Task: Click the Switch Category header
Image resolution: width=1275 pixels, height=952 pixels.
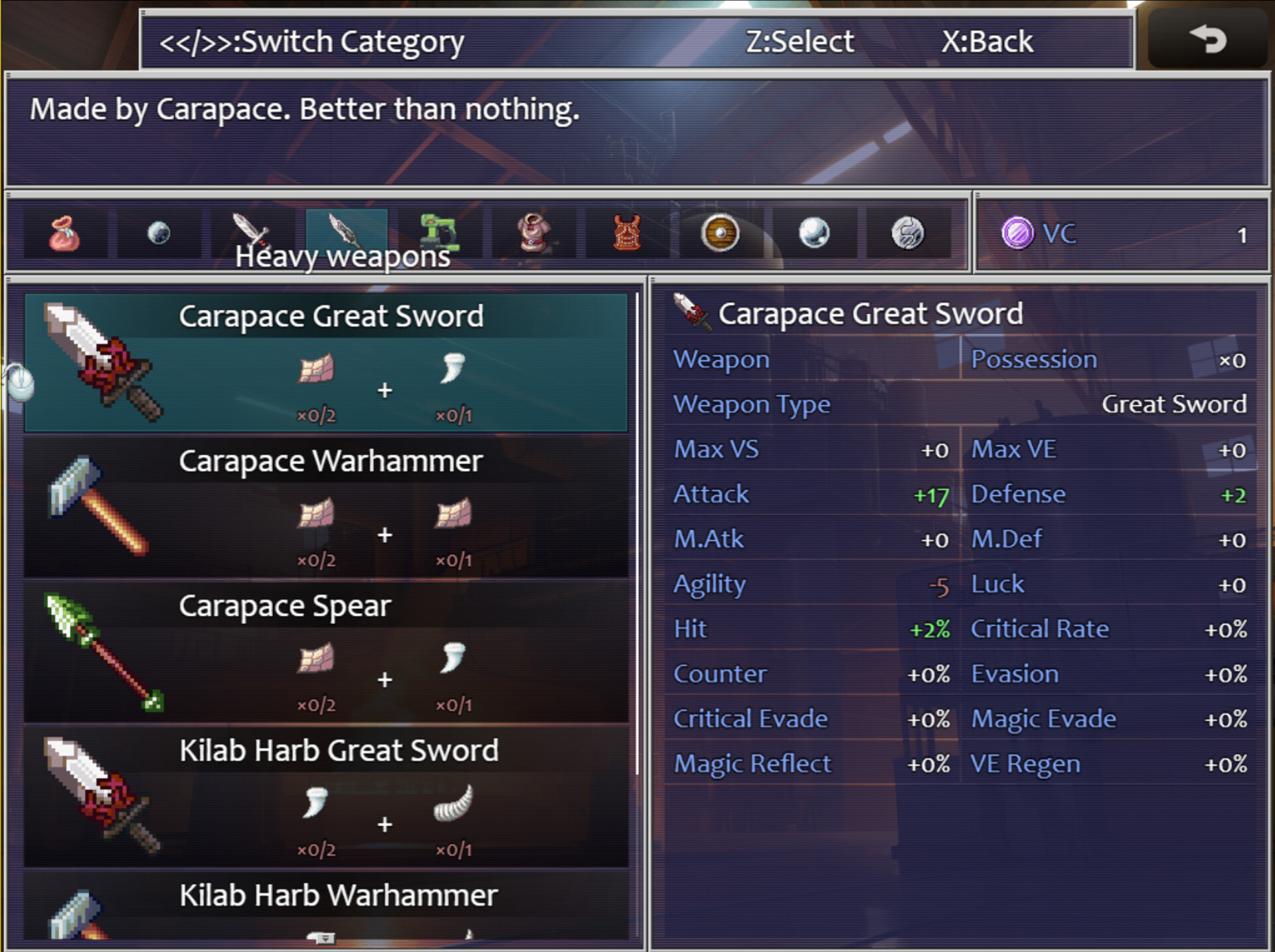Action: (x=311, y=41)
